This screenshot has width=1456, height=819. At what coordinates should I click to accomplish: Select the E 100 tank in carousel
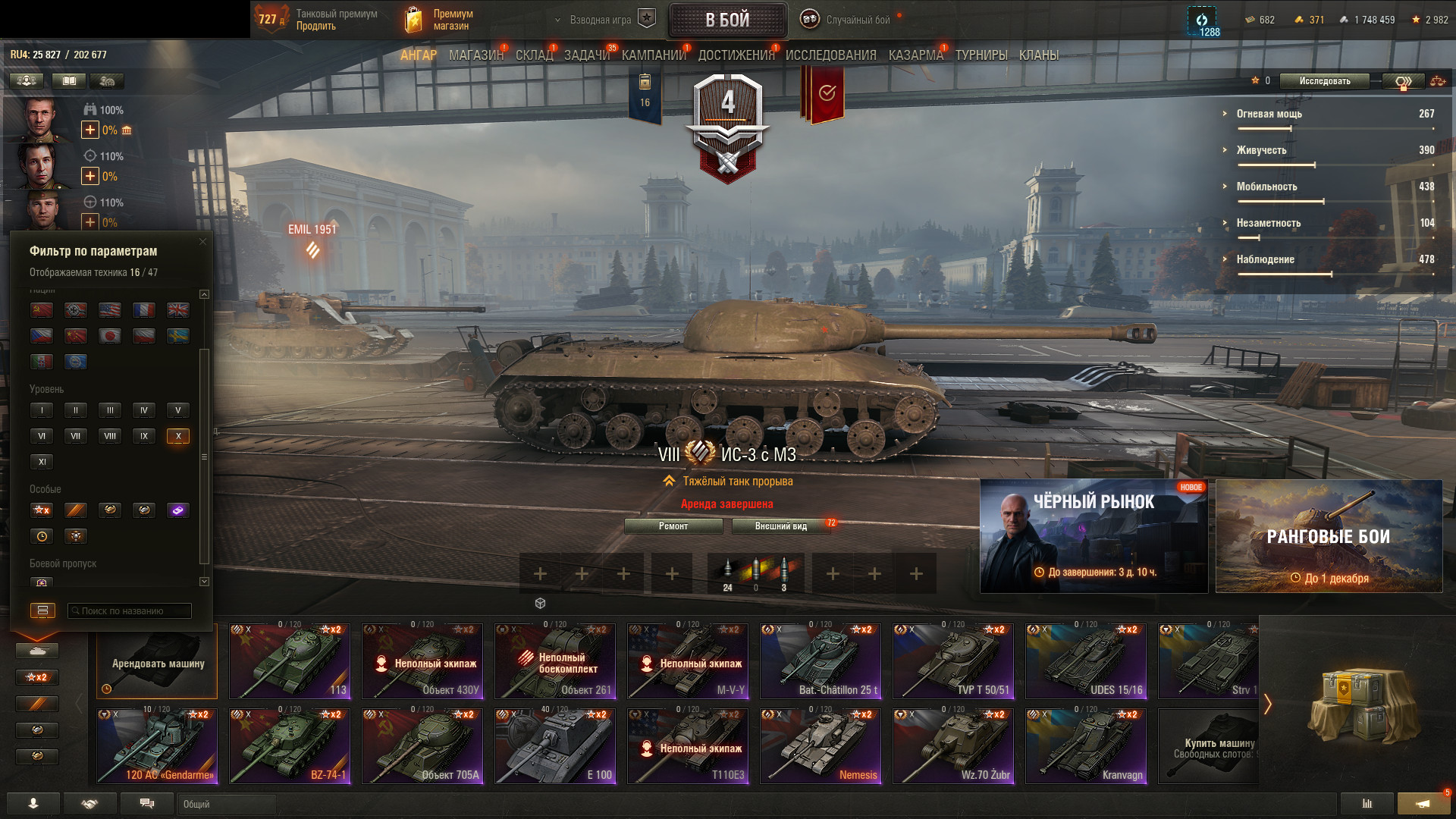pyautogui.click(x=555, y=746)
